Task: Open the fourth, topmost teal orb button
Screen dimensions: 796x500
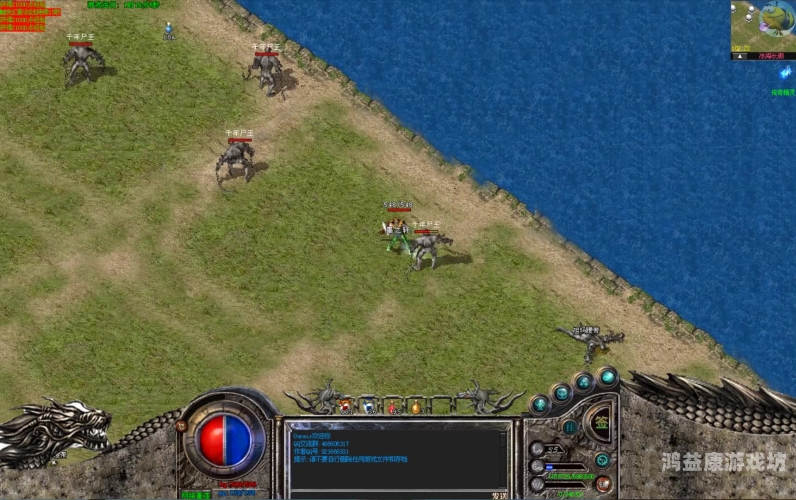Action: 607,376
